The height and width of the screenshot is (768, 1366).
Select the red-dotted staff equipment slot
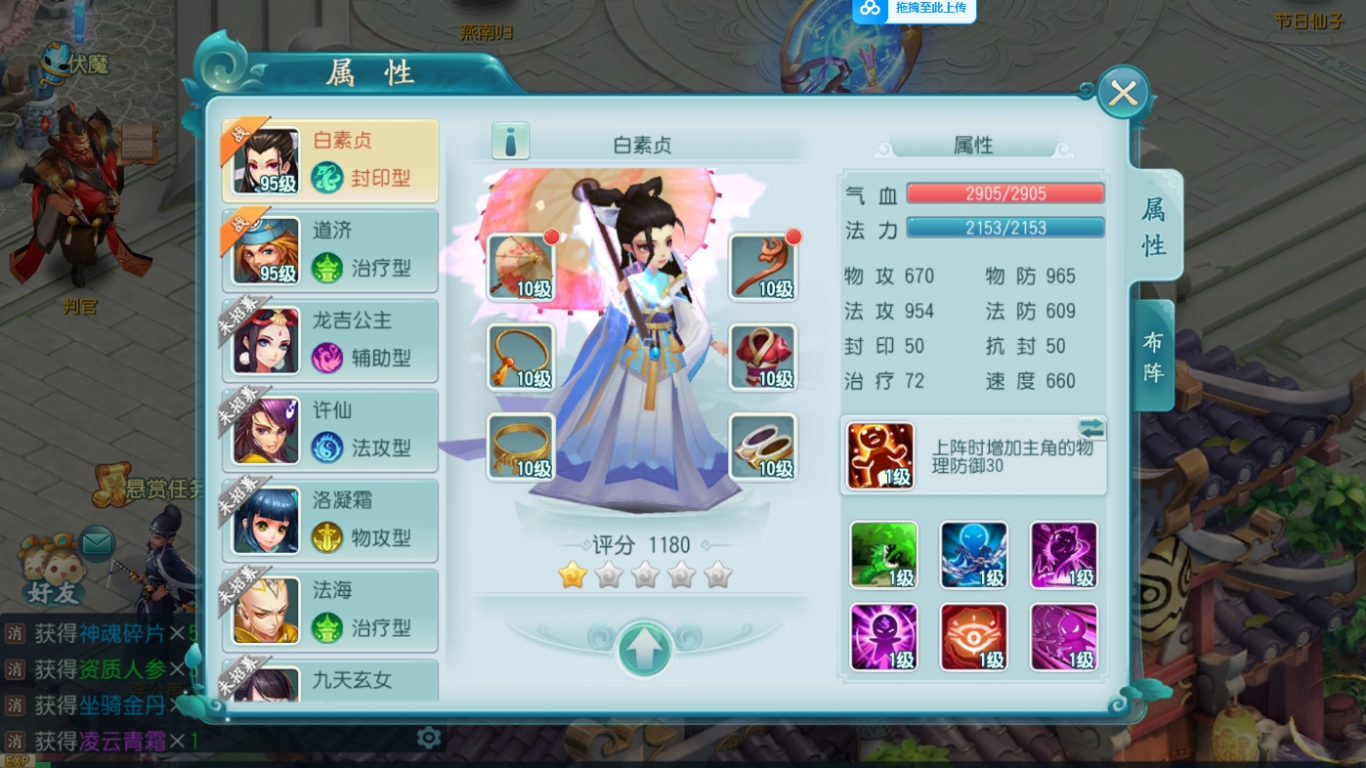click(x=763, y=268)
